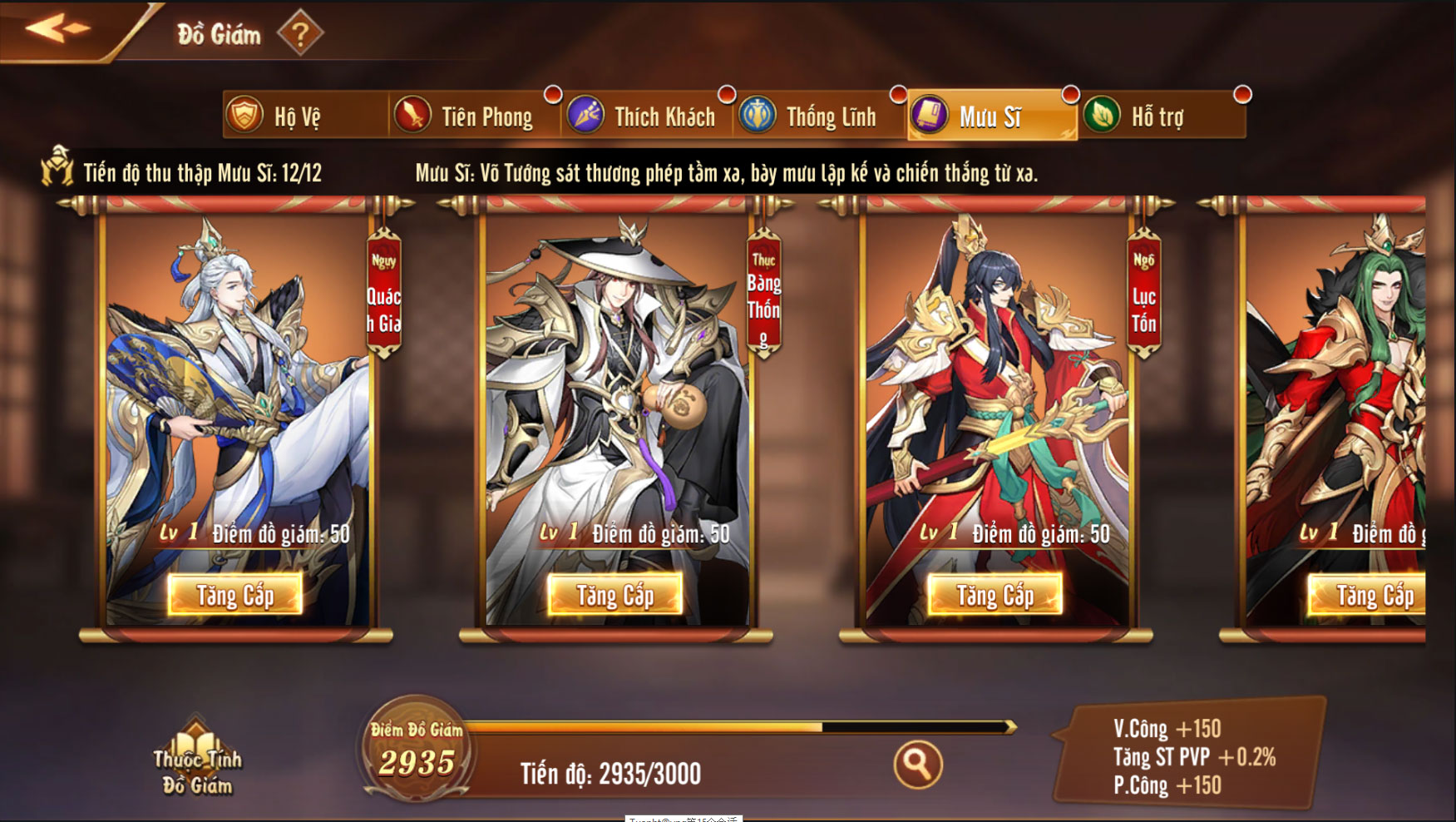The height and width of the screenshot is (822, 1456).
Task: Tap Tăng Cấp on the green-haired hero card
Action: (x=1372, y=594)
